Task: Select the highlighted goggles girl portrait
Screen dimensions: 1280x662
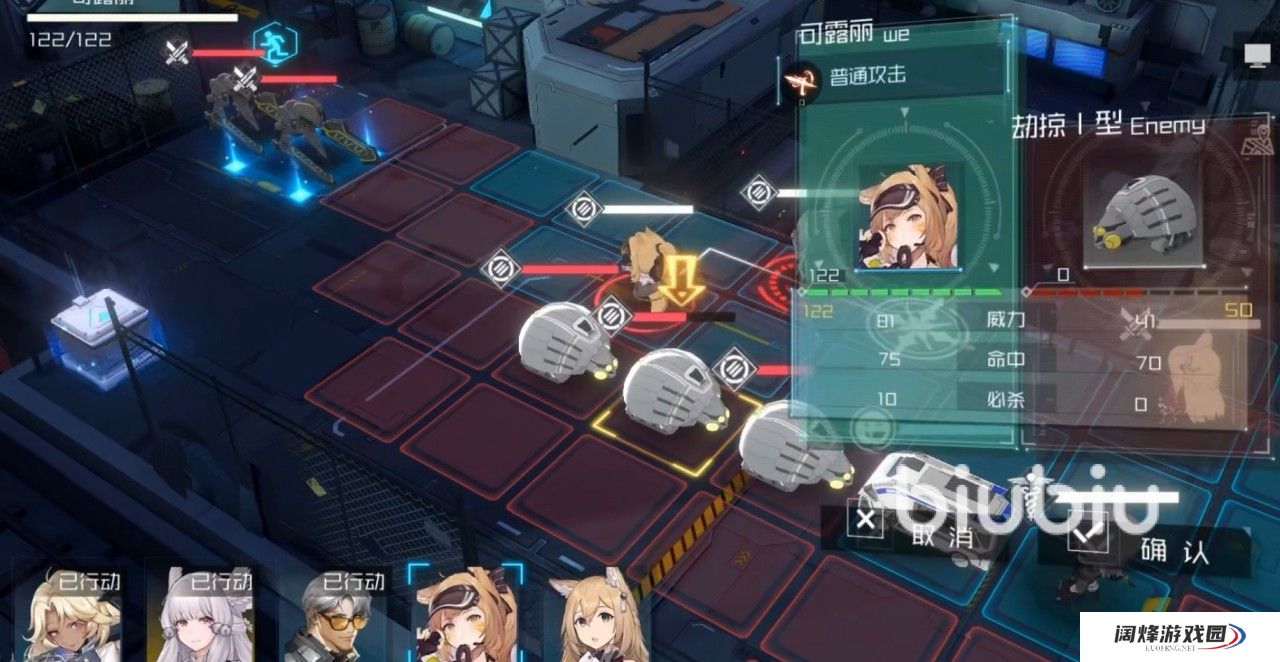Action: click(x=467, y=617)
